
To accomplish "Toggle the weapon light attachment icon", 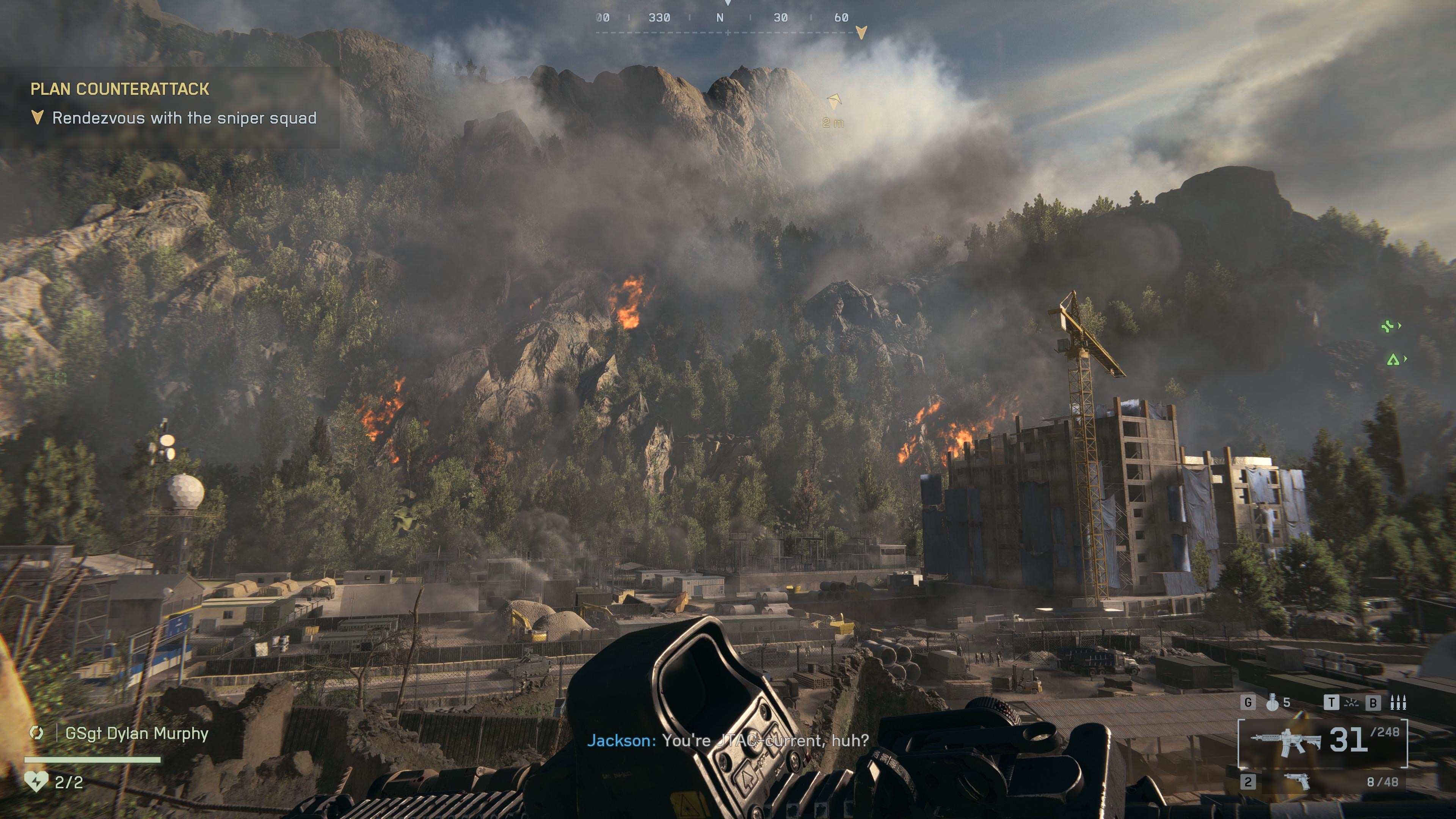I will 1351,703.
